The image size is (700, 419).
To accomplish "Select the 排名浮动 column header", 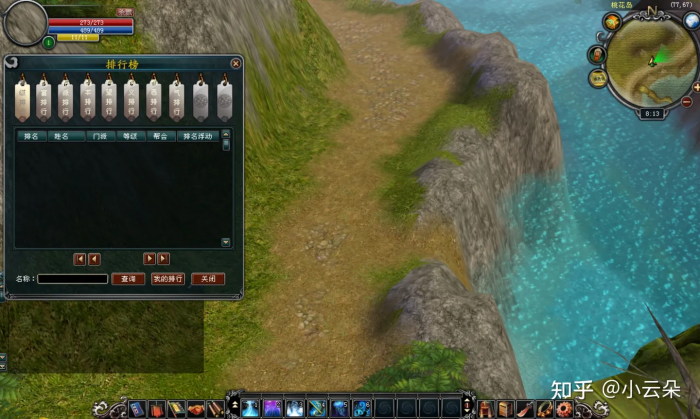I will (x=197, y=135).
